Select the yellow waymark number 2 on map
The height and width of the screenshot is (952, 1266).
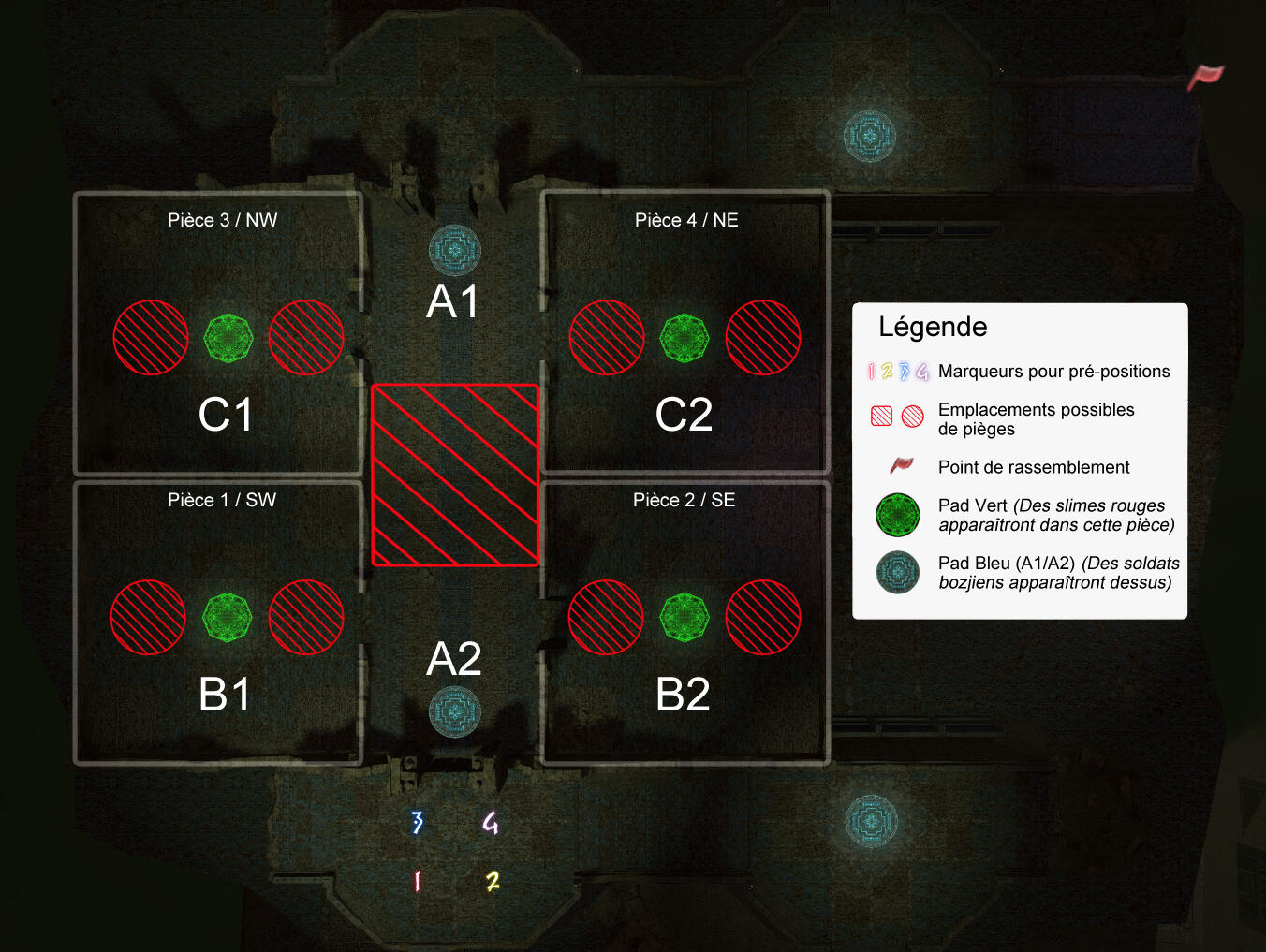[x=493, y=881]
